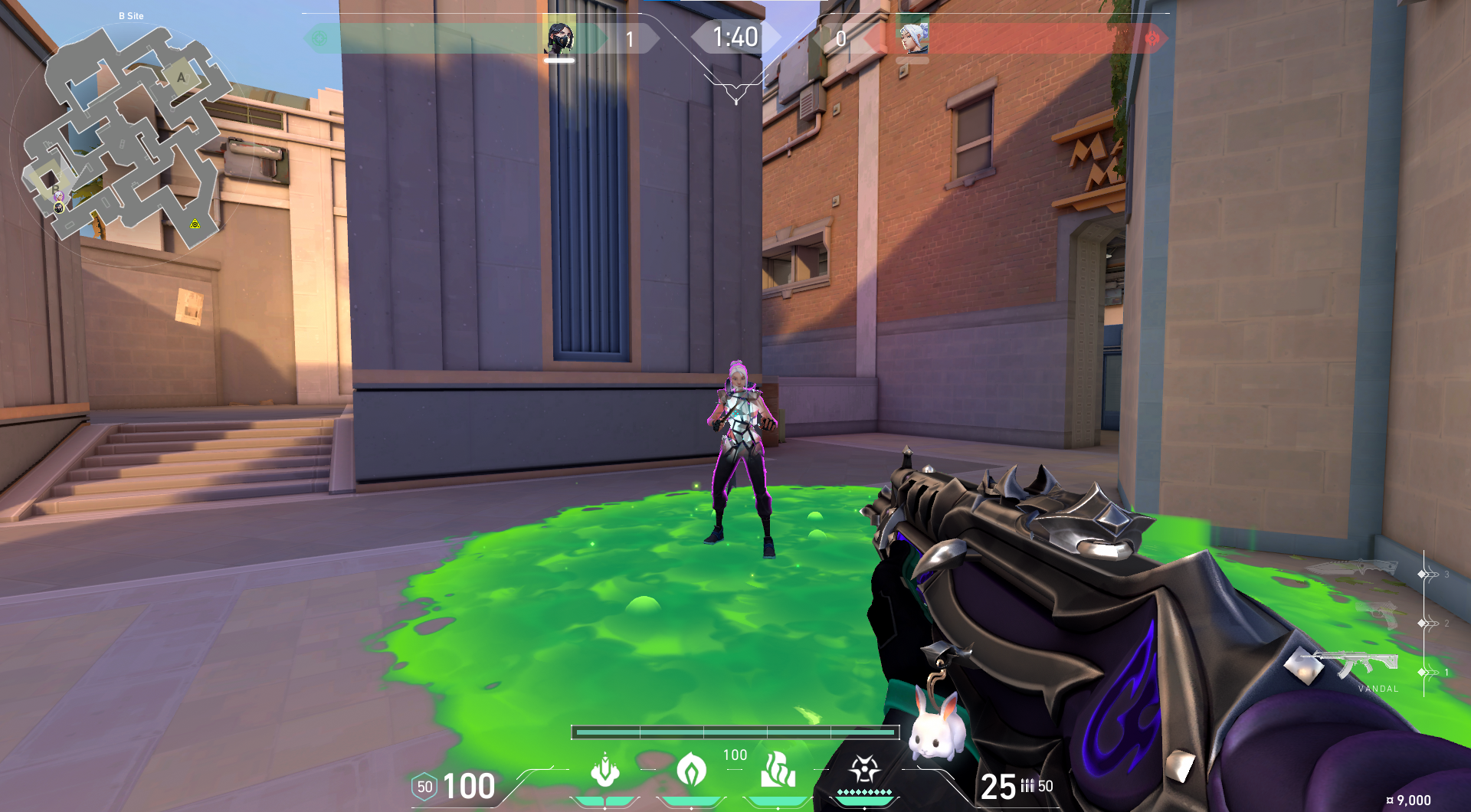Screen dimensions: 1471x812
Task: Activate the Viper's Pit ultimate icon
Action: click(x=863, y=770)
